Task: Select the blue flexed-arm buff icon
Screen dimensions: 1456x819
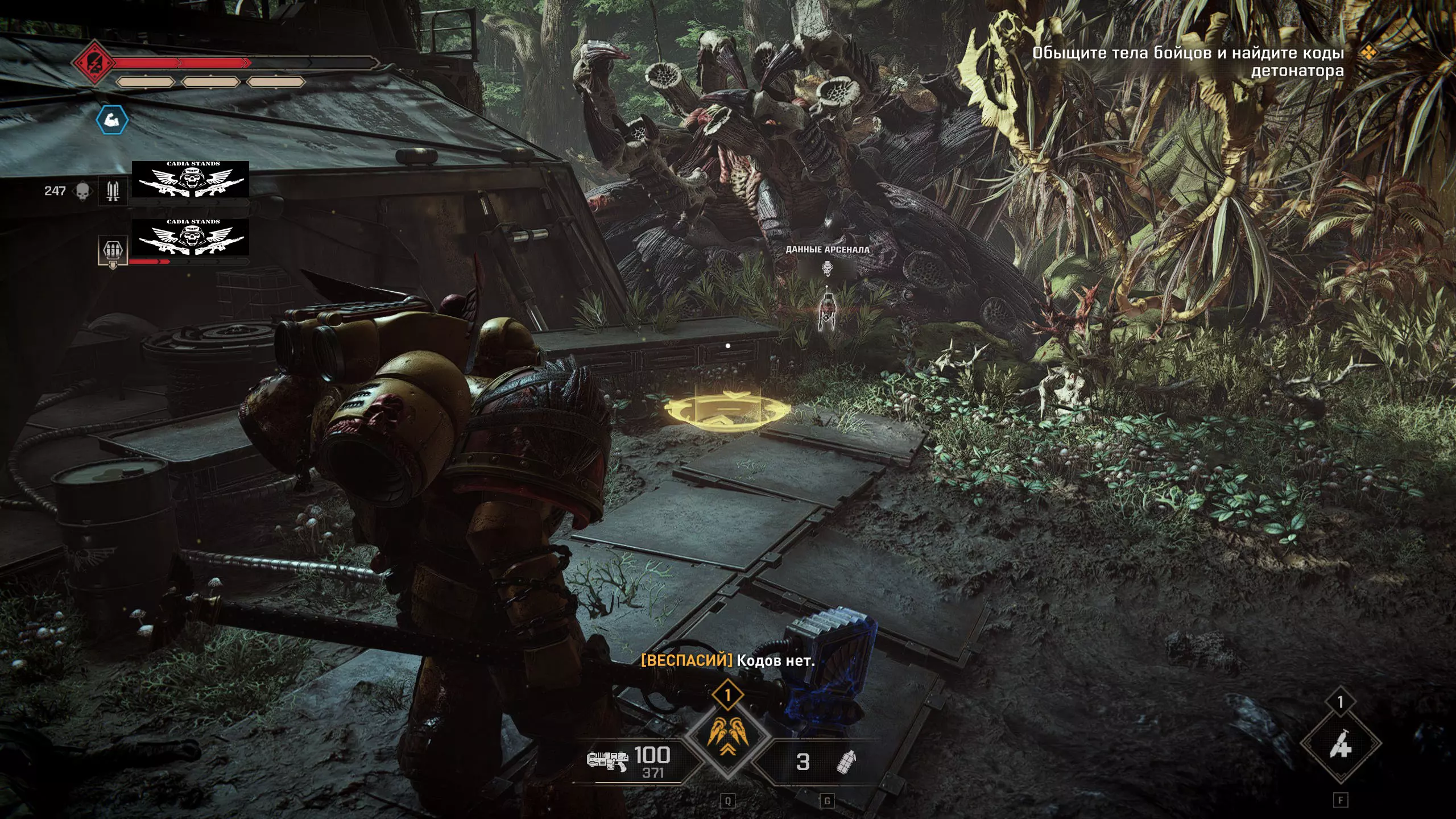Action: 111,120
